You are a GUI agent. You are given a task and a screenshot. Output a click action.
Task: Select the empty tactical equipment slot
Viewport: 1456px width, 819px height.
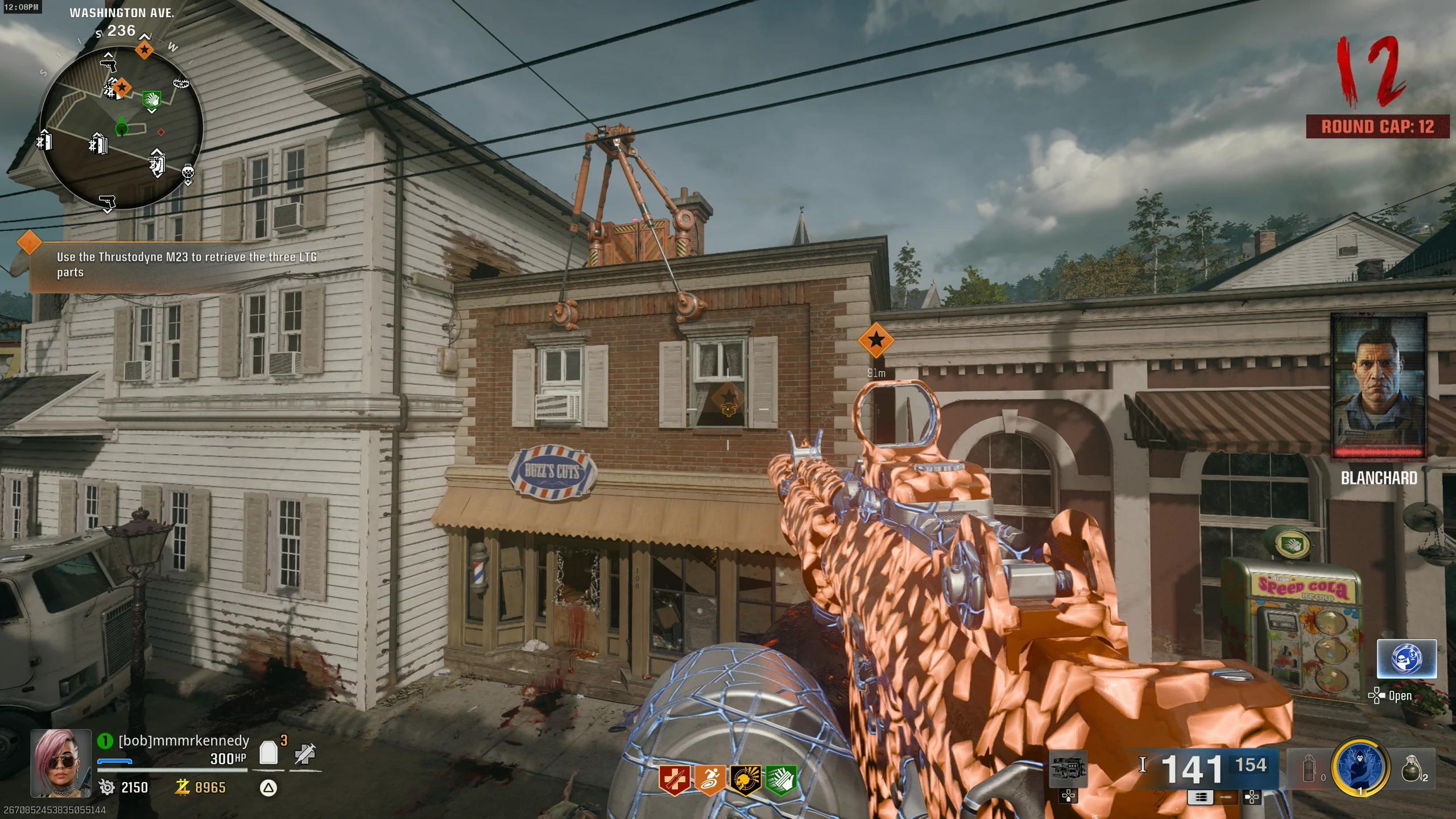pos(1308,769)
